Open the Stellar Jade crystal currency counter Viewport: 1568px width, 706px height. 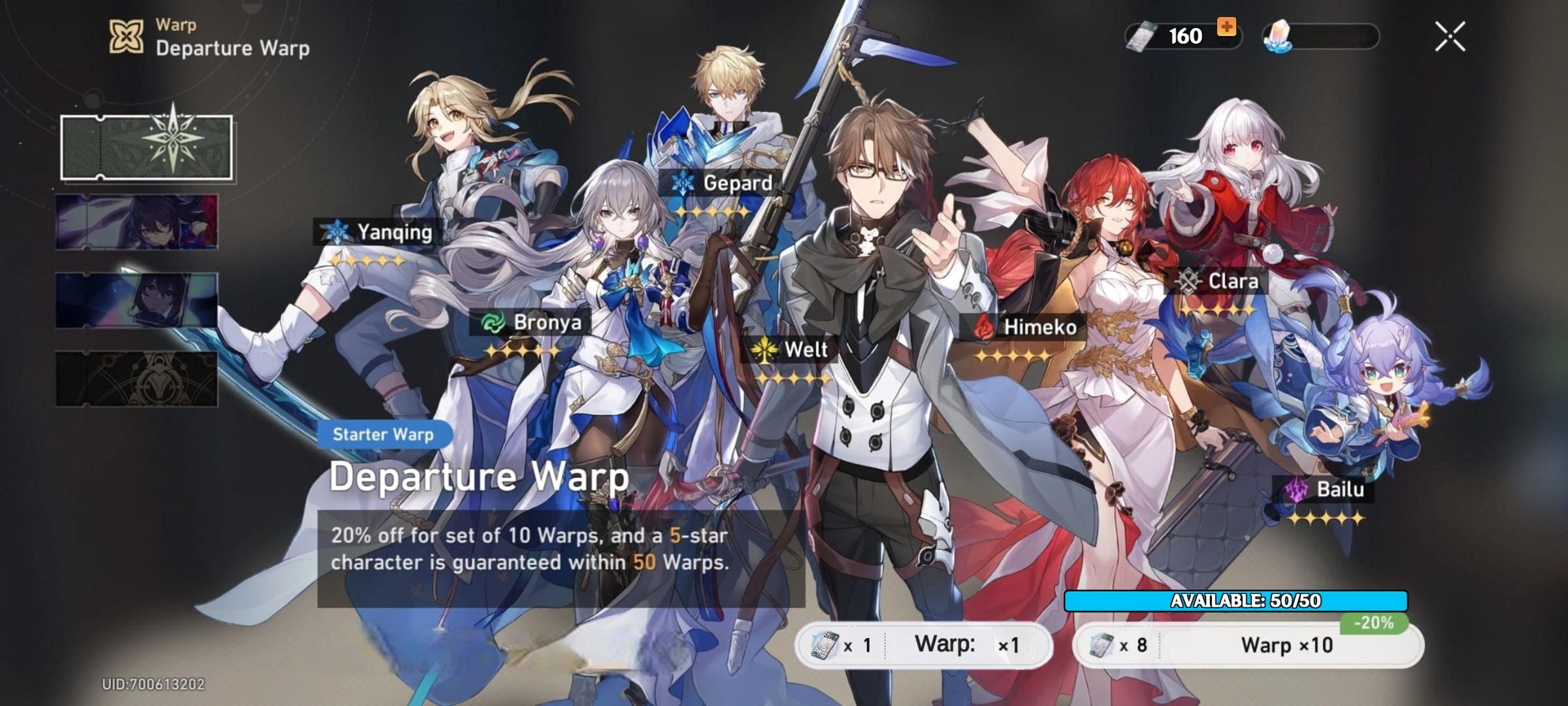coord(1321,36)
